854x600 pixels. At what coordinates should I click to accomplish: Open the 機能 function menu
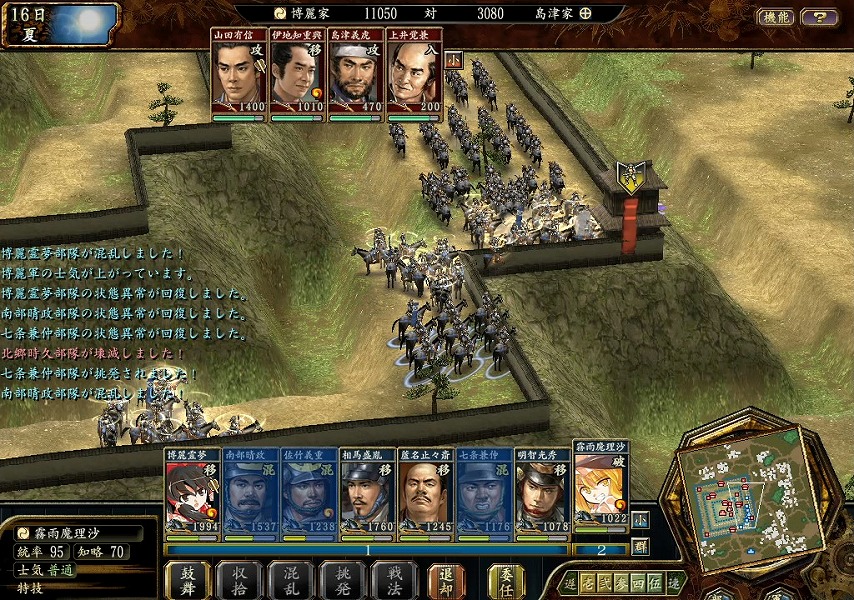[x=776, y=17]
